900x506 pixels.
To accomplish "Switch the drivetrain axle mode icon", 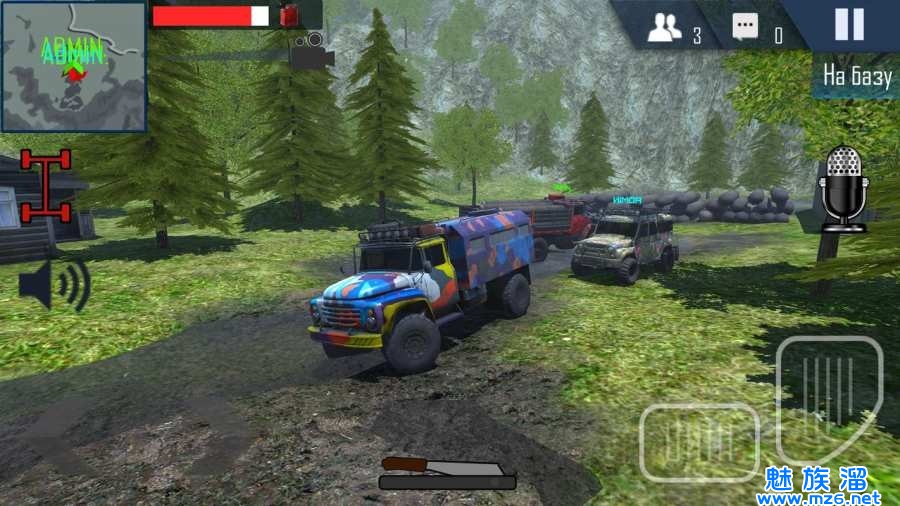I will click(47, 186).
